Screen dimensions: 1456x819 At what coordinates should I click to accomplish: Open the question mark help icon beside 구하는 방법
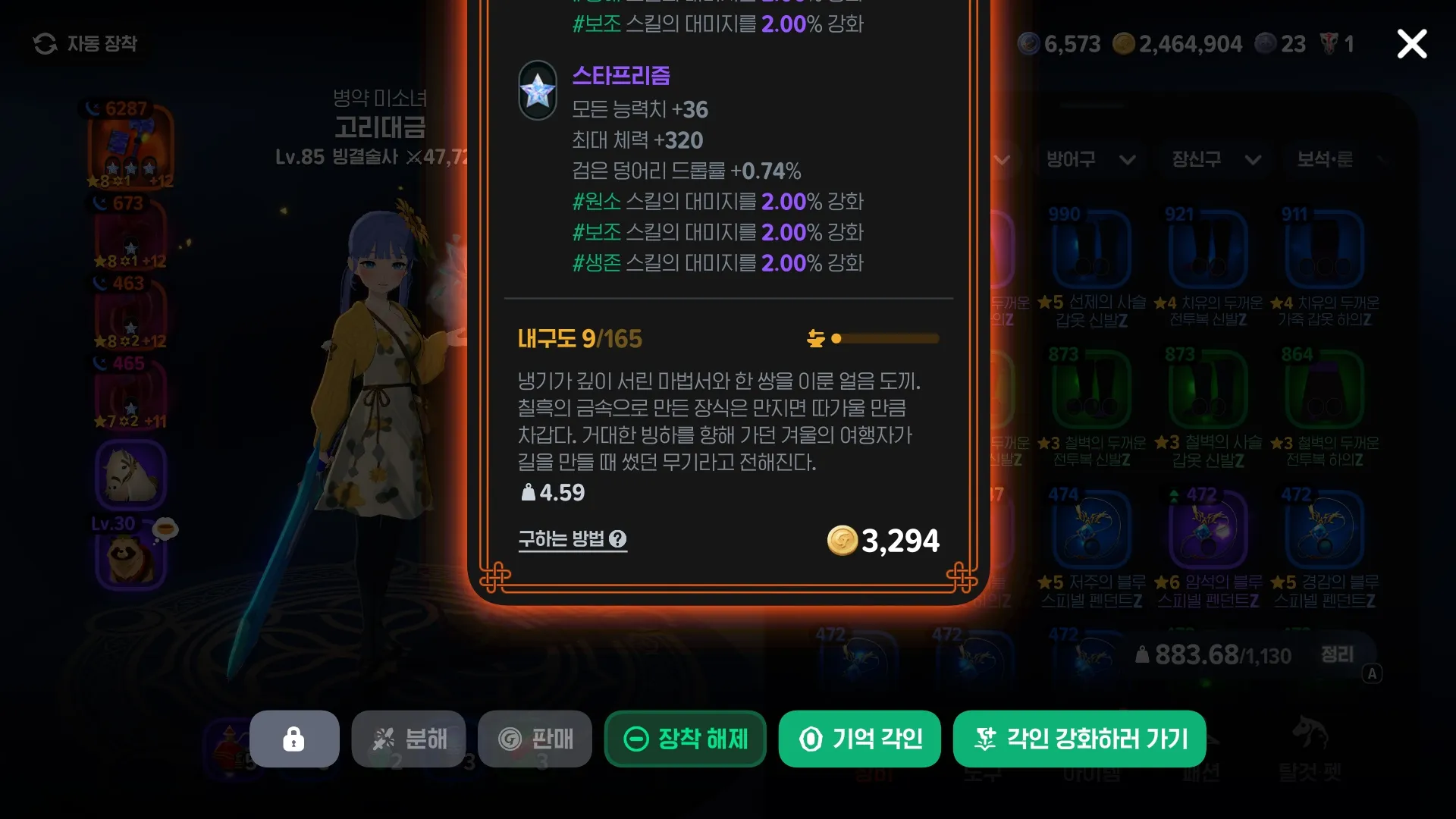(x=619, y=539)
